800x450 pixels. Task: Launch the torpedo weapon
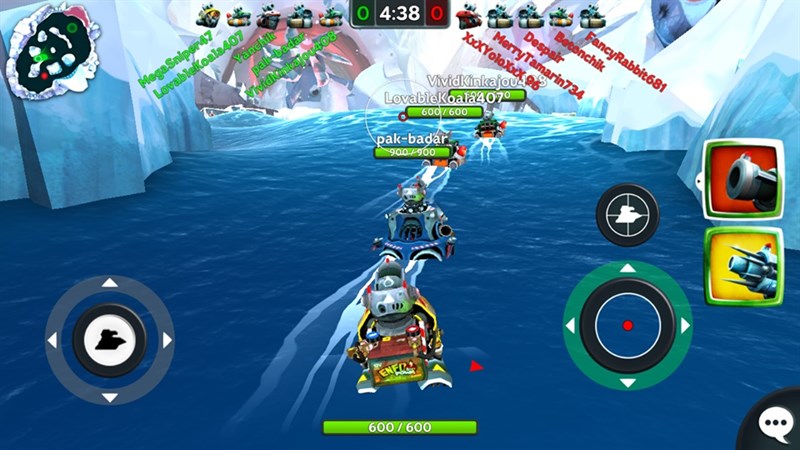click(x=743, y=265)
